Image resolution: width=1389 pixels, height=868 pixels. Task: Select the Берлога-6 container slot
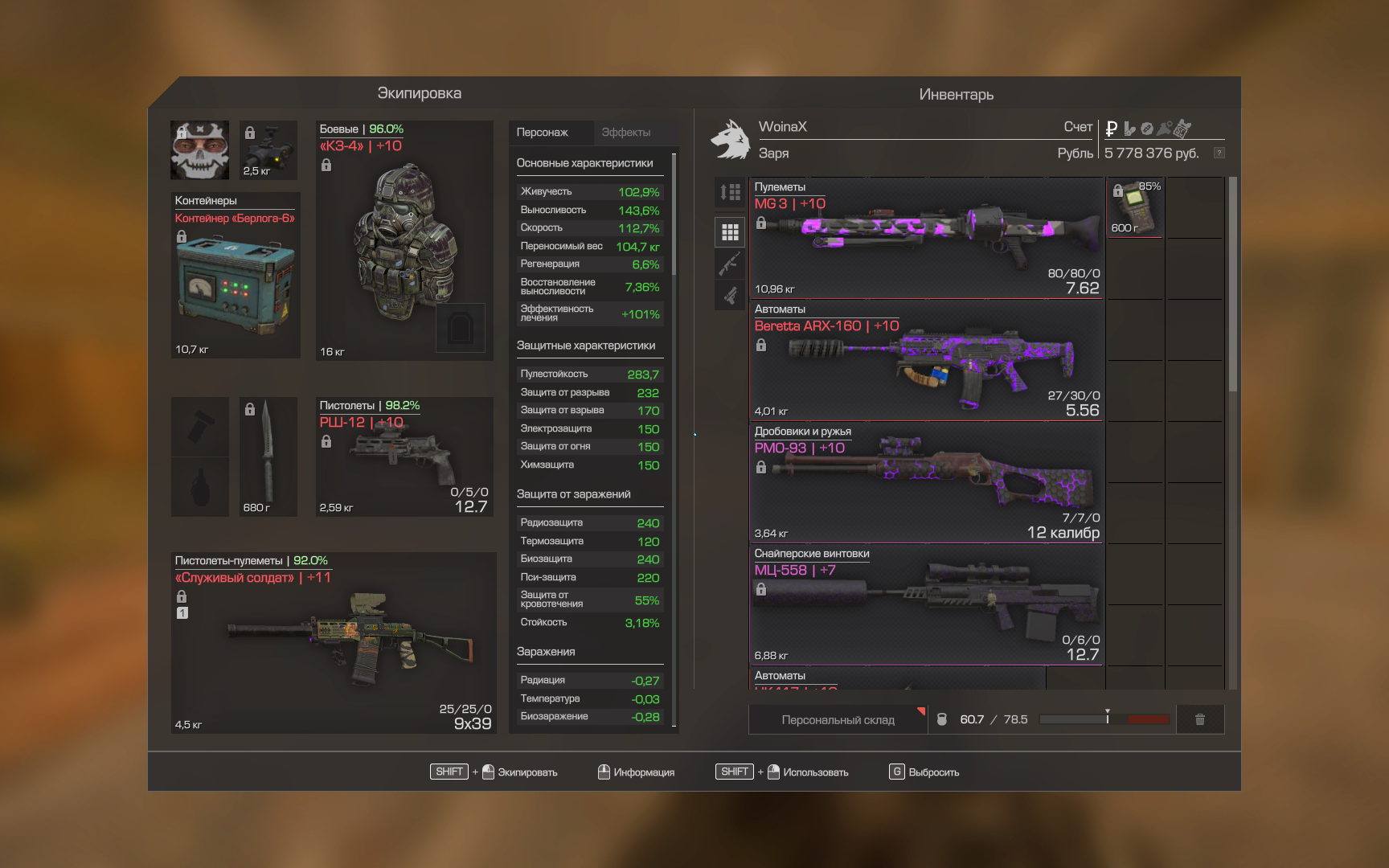coord(236,276)
